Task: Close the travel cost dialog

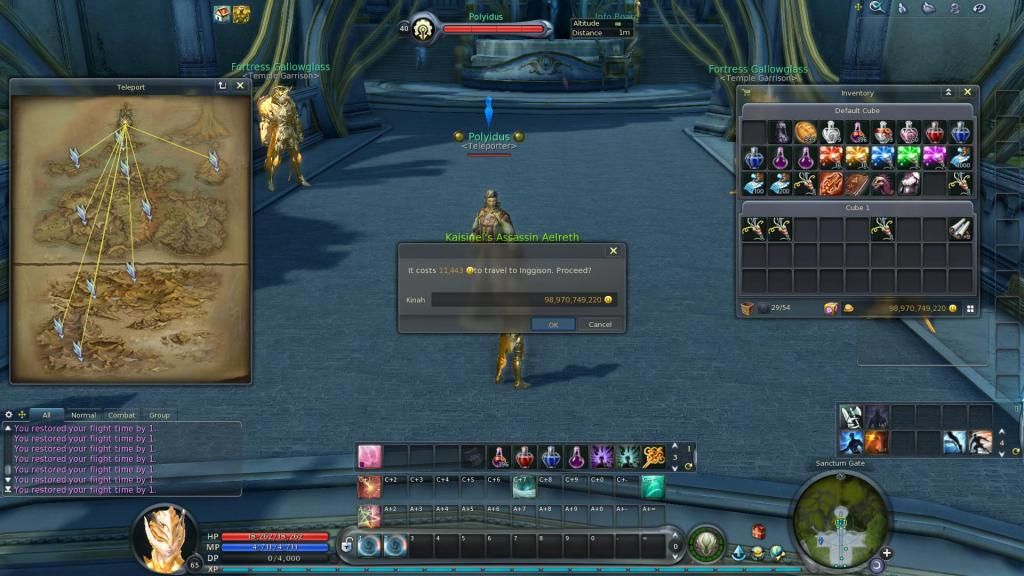Action: pyautogui.click(x=613, y=251)
